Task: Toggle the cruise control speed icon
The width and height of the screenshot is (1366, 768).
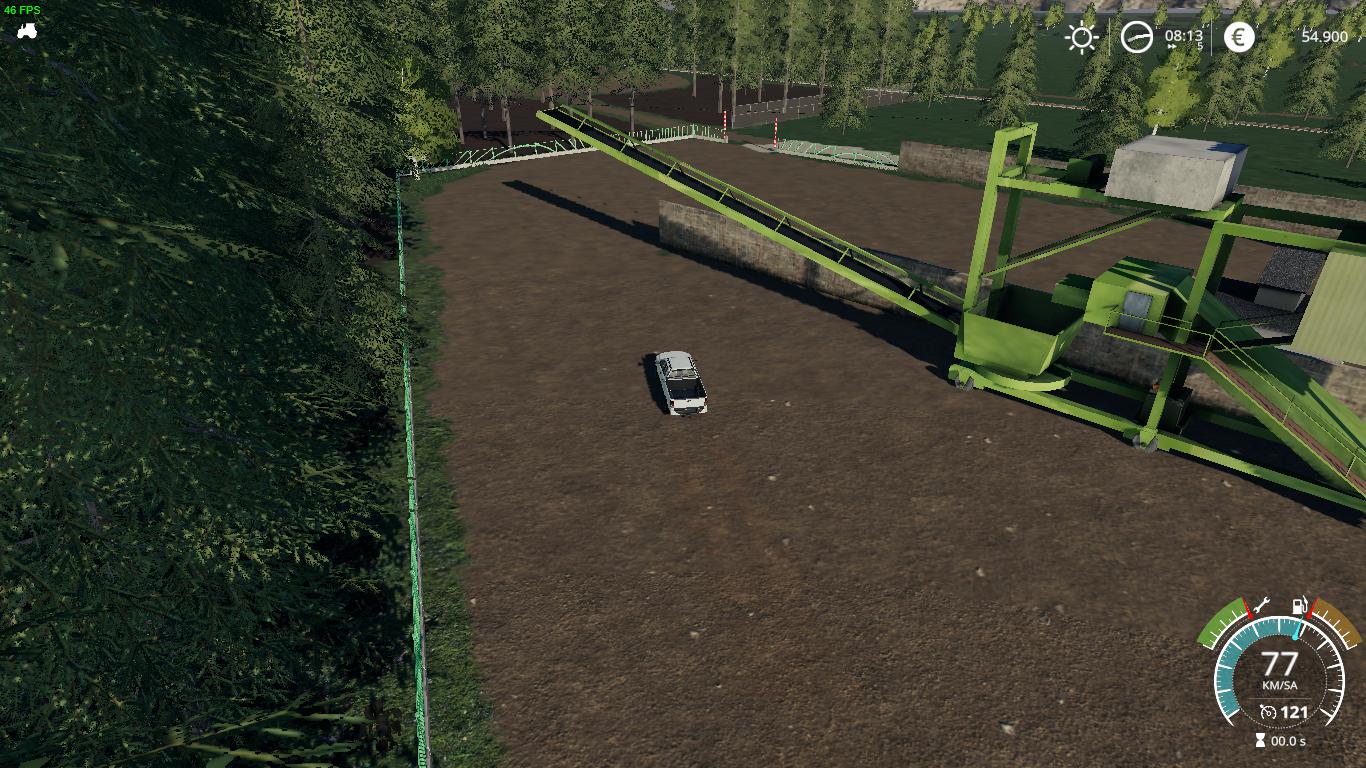Action: pyautogui.click(x=1269, y=712)
